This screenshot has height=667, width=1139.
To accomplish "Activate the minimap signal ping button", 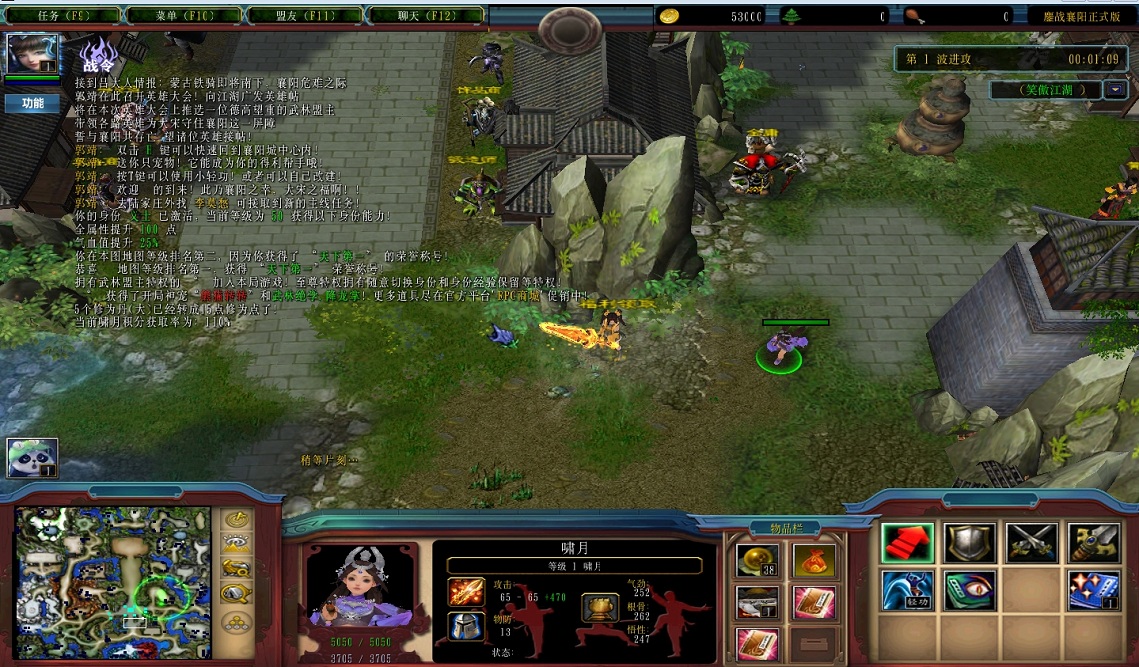I will coord(236,520).
